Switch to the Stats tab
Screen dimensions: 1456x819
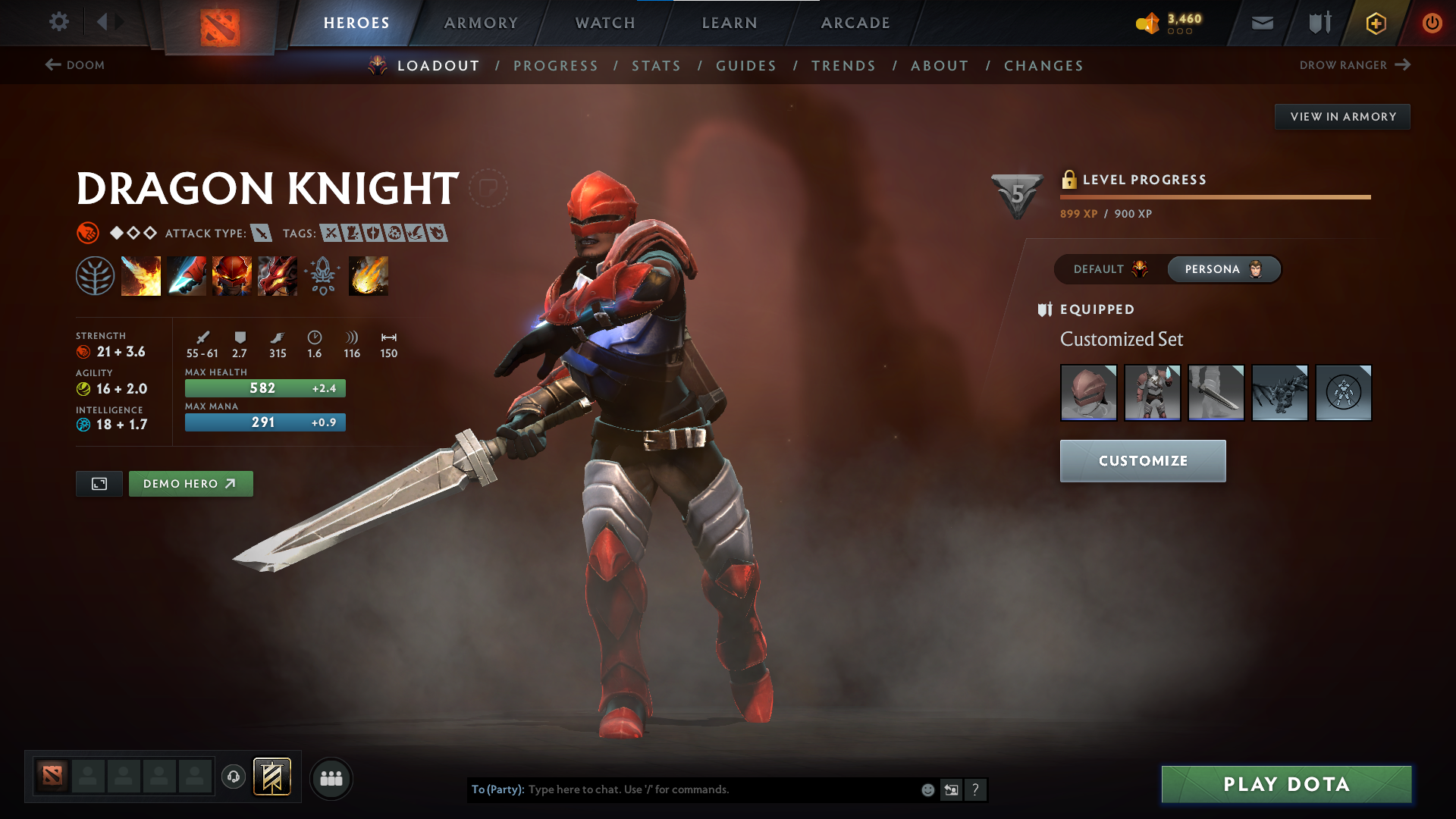[656, 66]
